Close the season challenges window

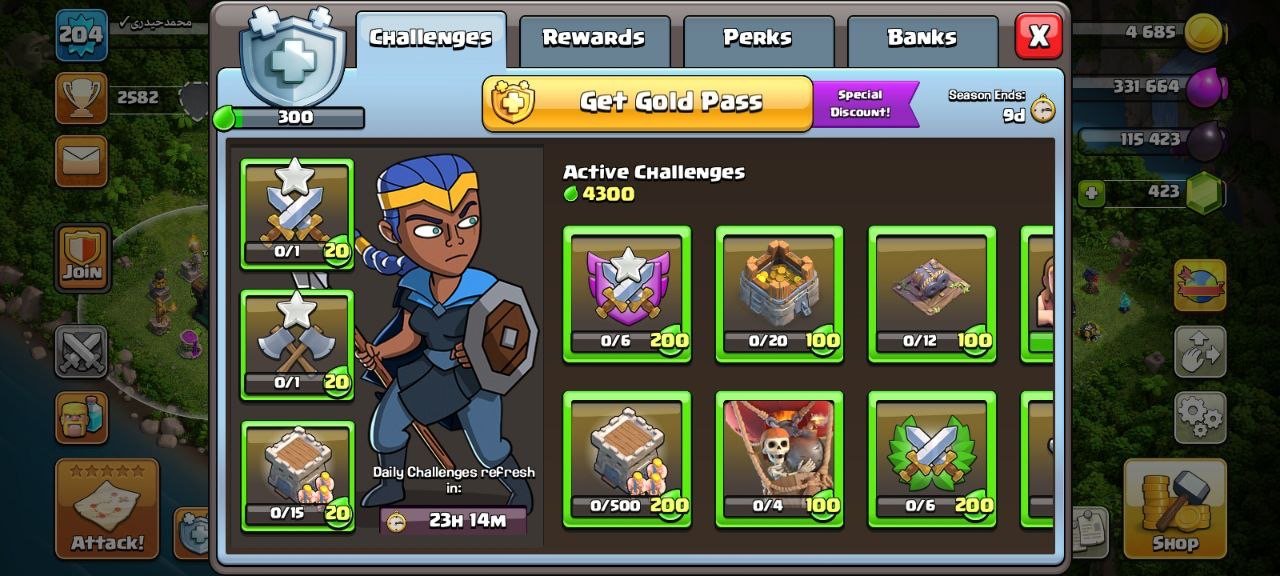coord(1038,37)
